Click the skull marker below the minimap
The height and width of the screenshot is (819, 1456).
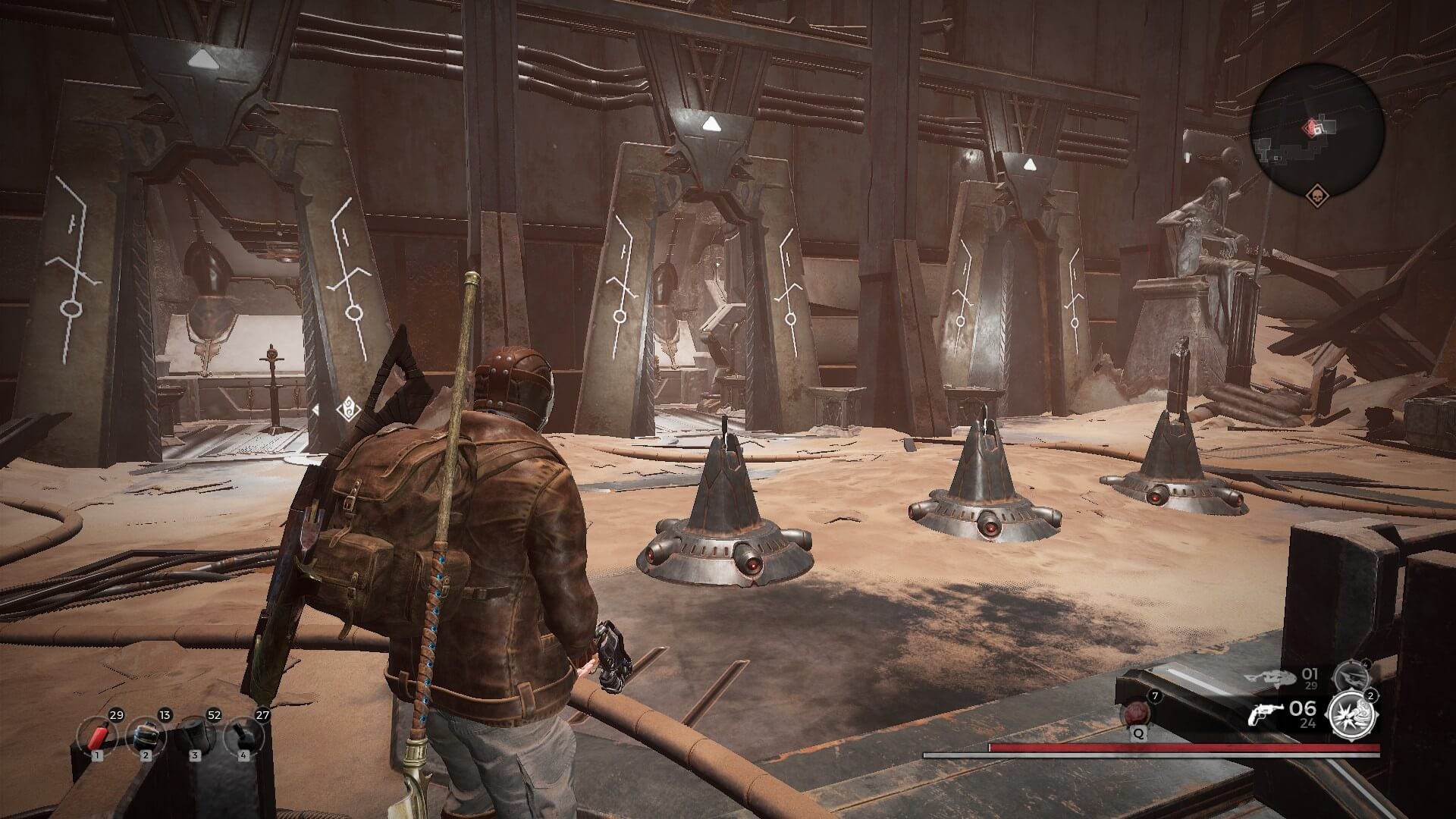click(x=1317, y=195)
